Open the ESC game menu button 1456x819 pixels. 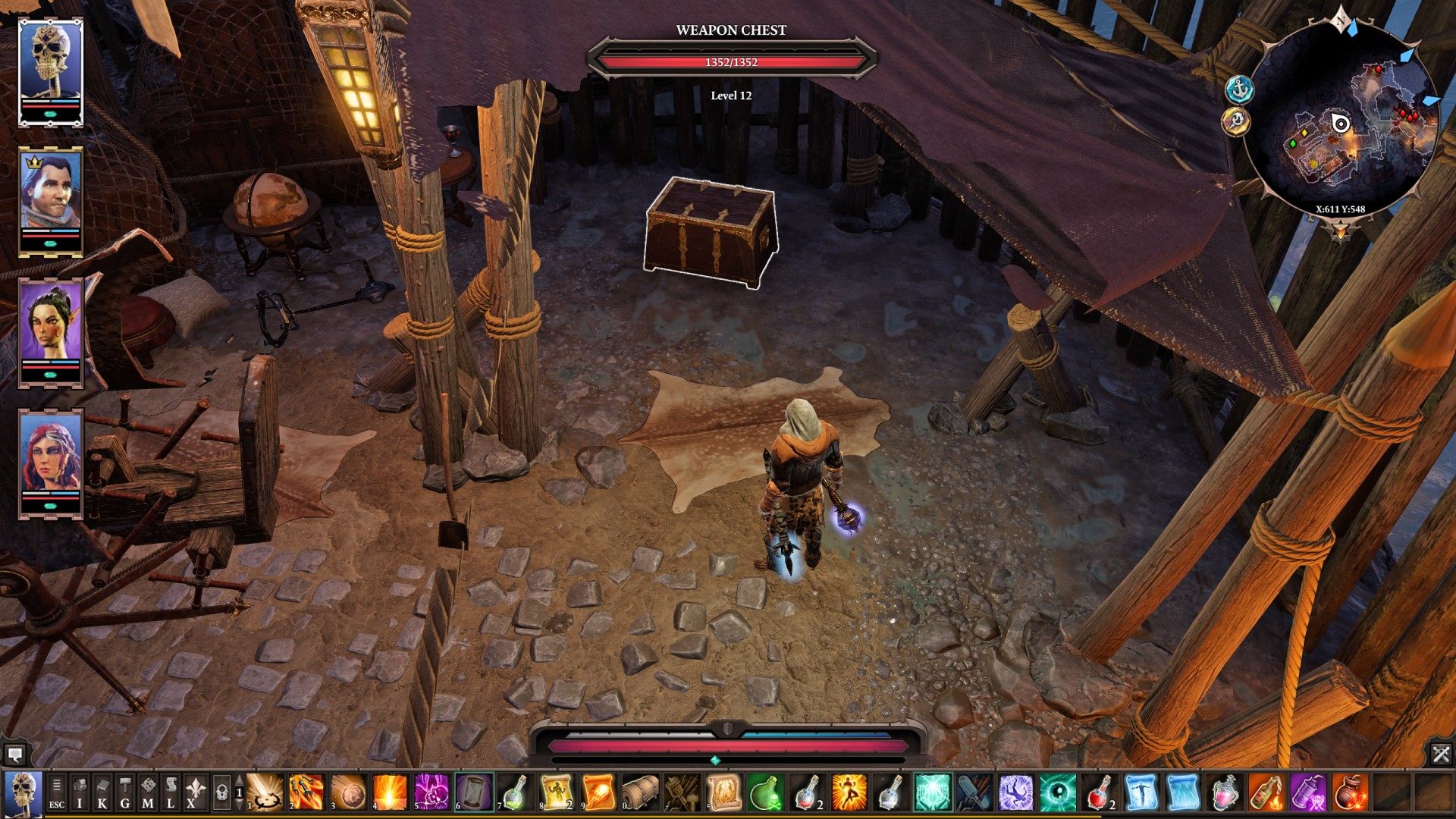tap(57, 793)
